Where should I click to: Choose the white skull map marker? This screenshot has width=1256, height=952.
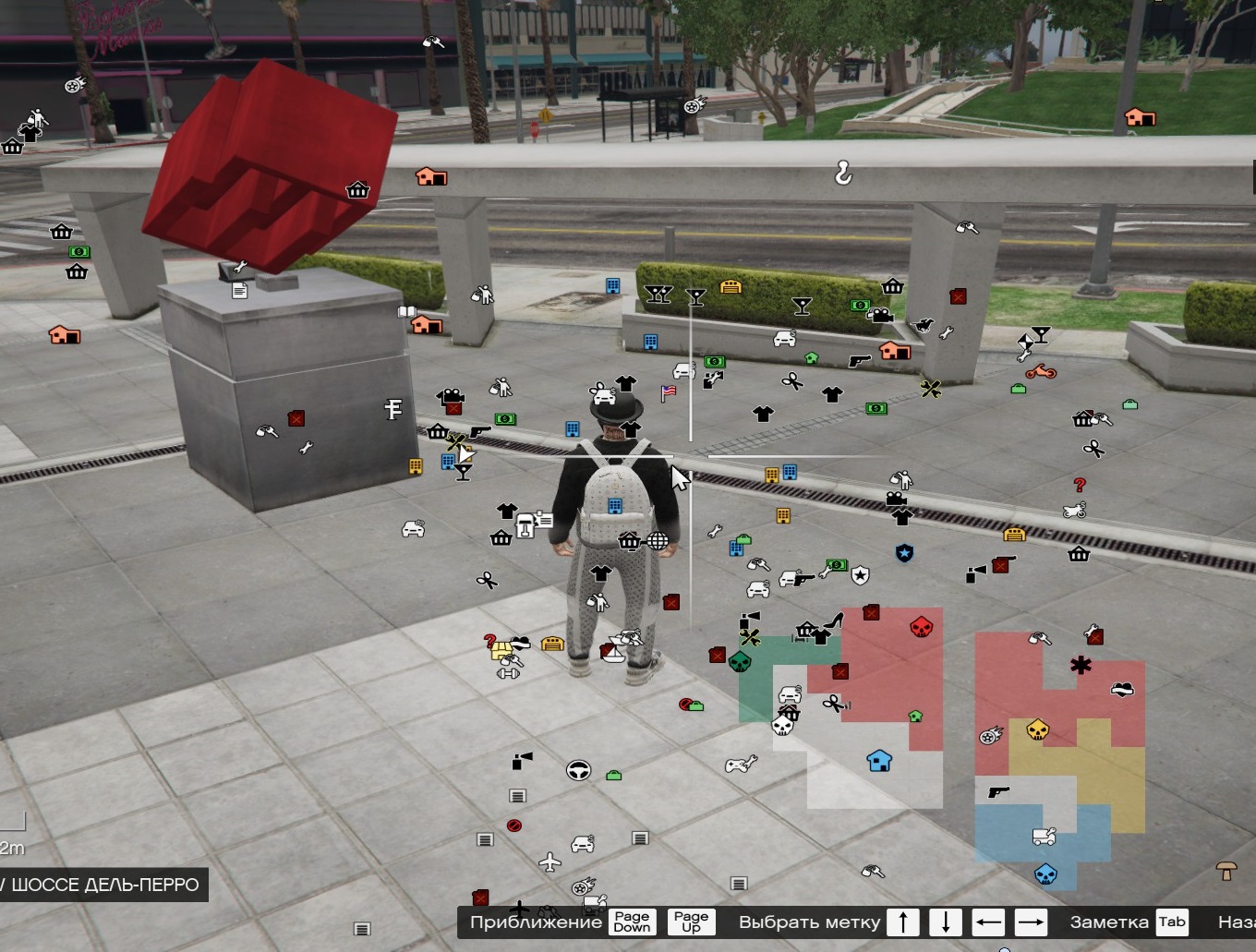[x=782, y=726]
